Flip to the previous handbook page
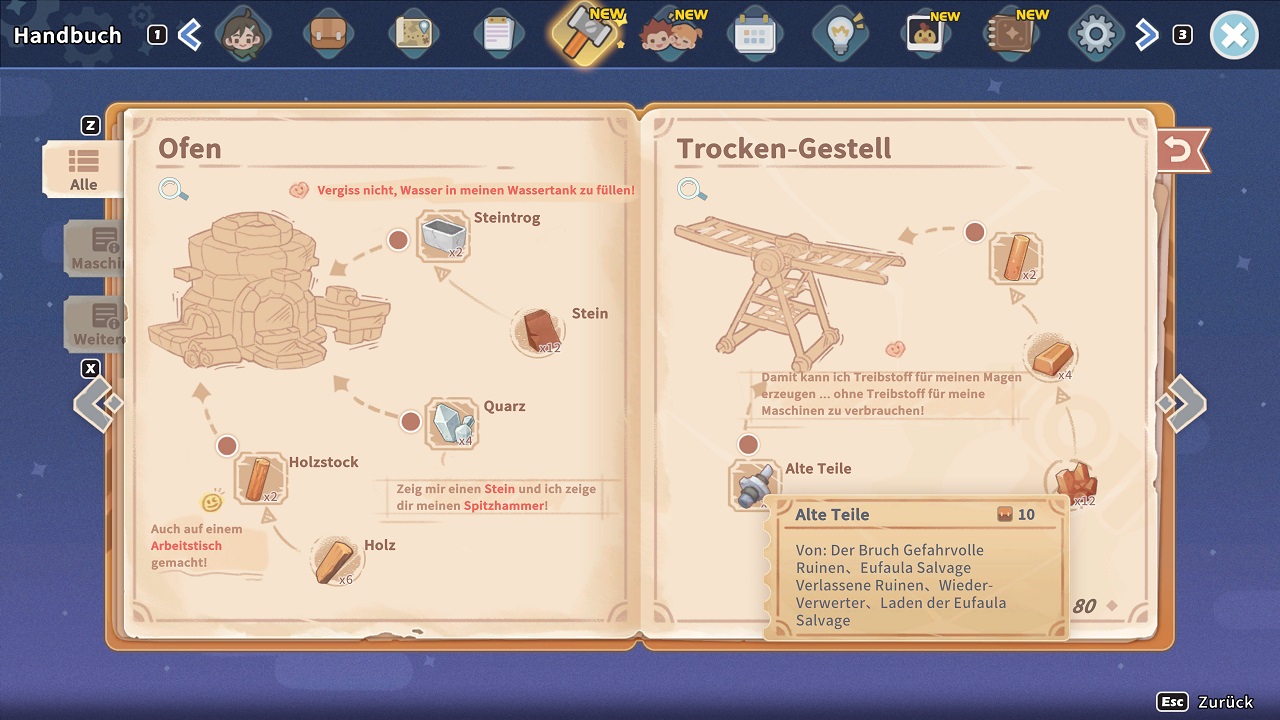 click(x=98, y=403)
